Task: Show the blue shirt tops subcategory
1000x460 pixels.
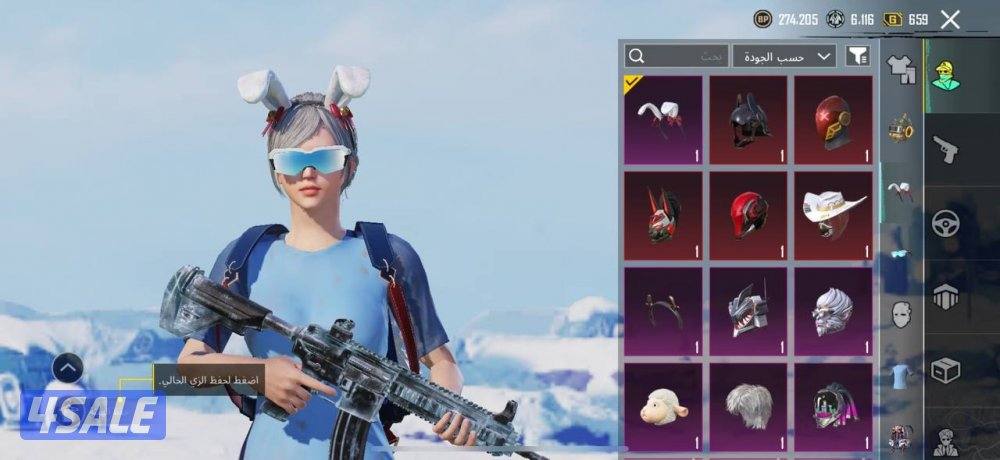Action: point(901,375)
